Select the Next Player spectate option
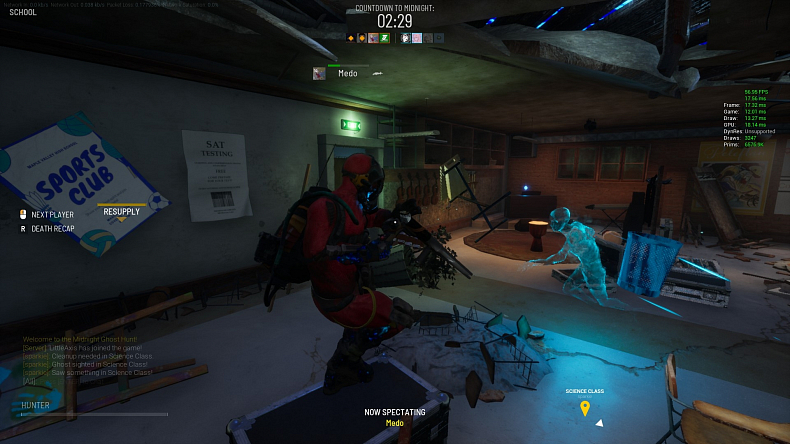 52,214
